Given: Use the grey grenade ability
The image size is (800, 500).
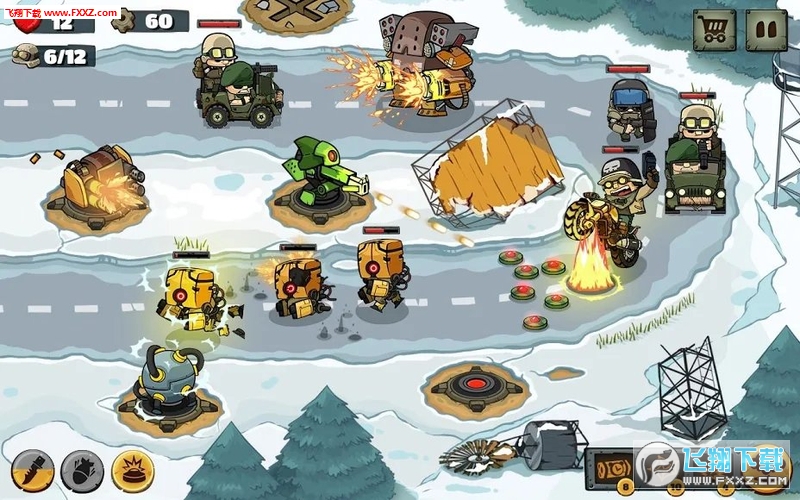Looking at the screenshot, I should (82, 469).
